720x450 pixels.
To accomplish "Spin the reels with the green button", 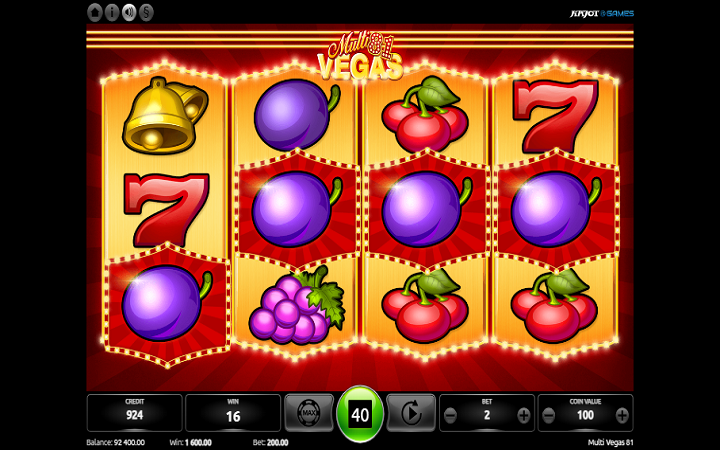I will point(360,413).
